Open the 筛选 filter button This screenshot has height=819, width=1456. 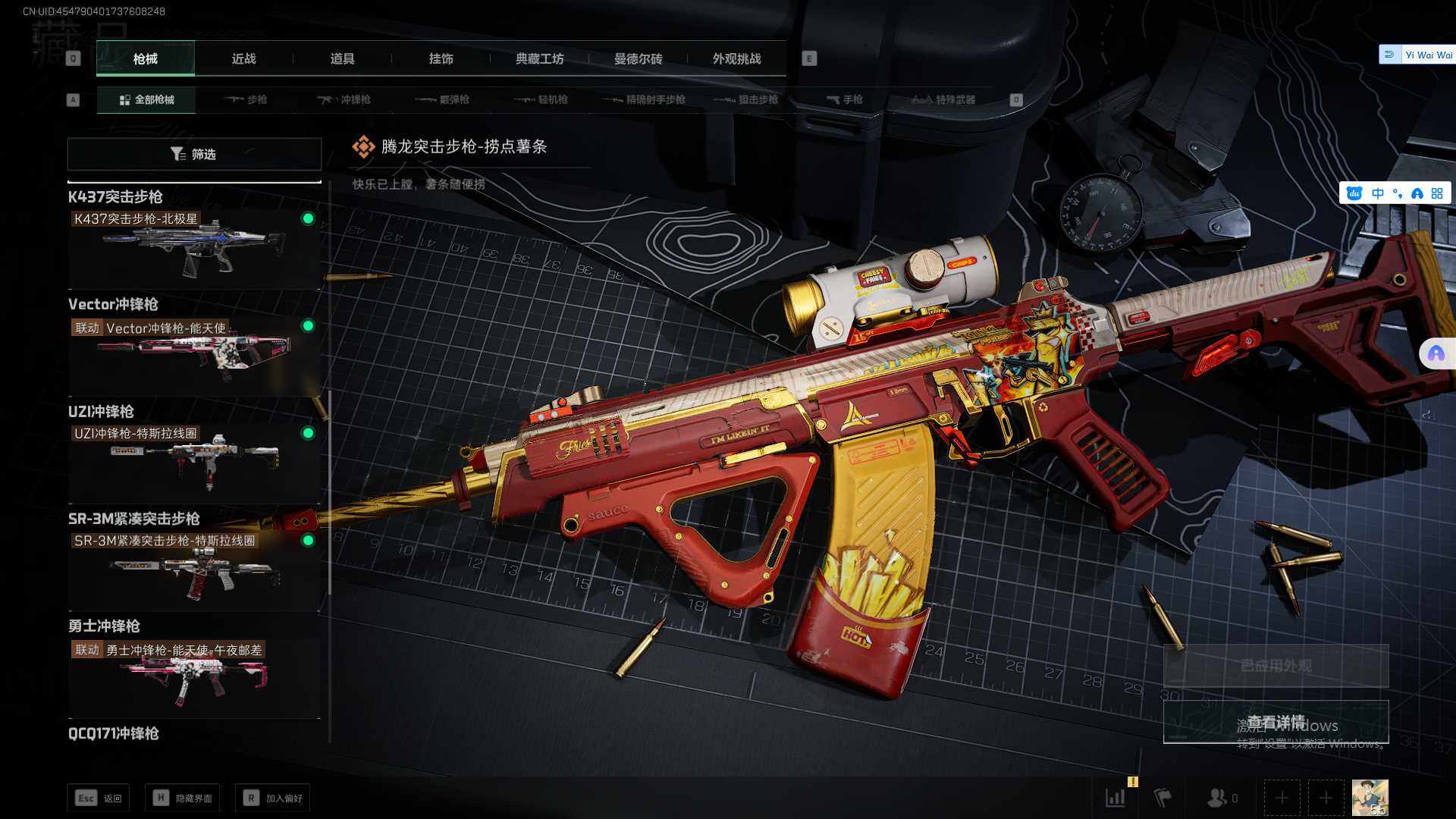194,154
